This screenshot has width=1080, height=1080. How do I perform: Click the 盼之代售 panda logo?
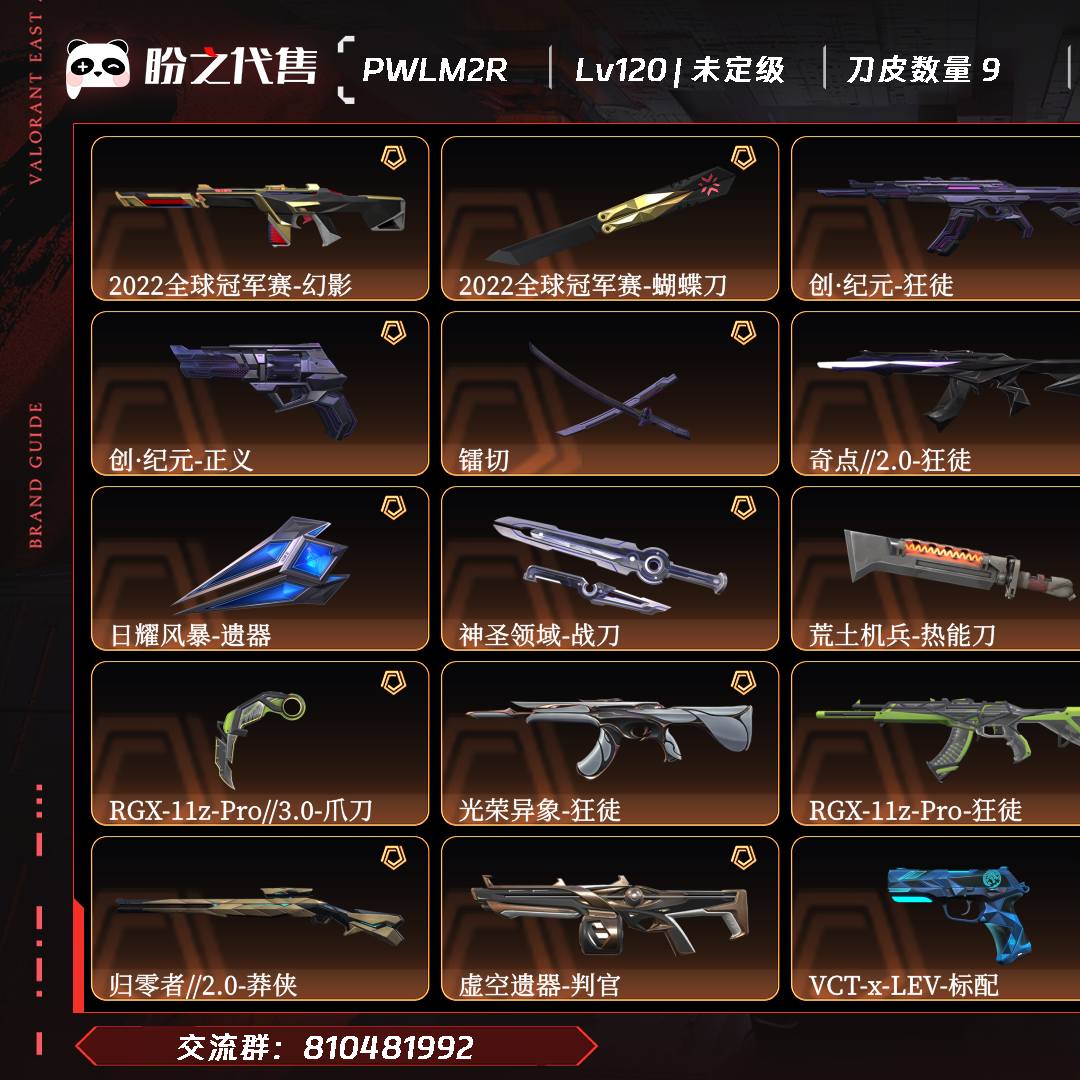[x=98, y=68]
